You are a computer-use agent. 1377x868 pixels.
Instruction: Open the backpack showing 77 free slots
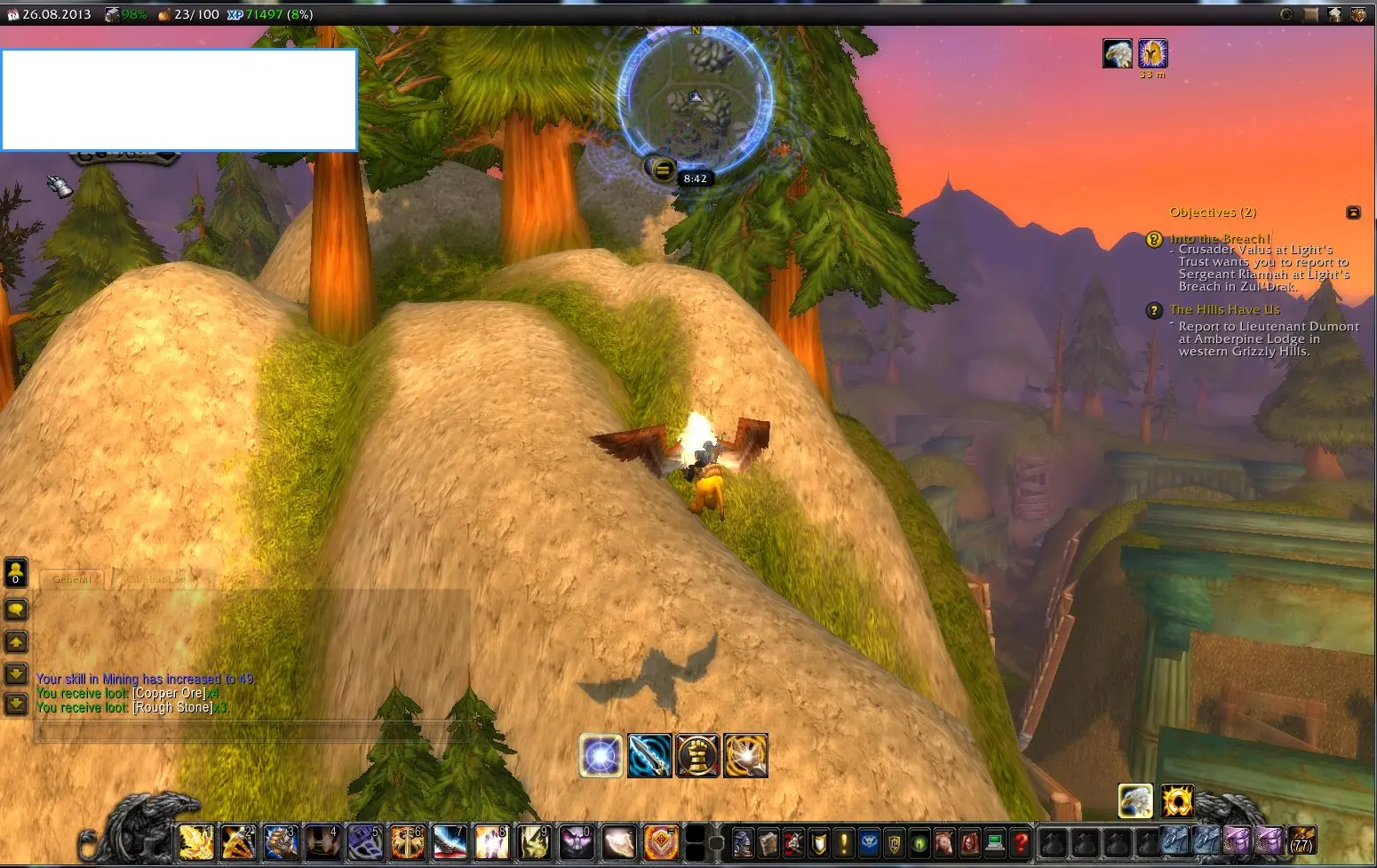pos(1302,840)
